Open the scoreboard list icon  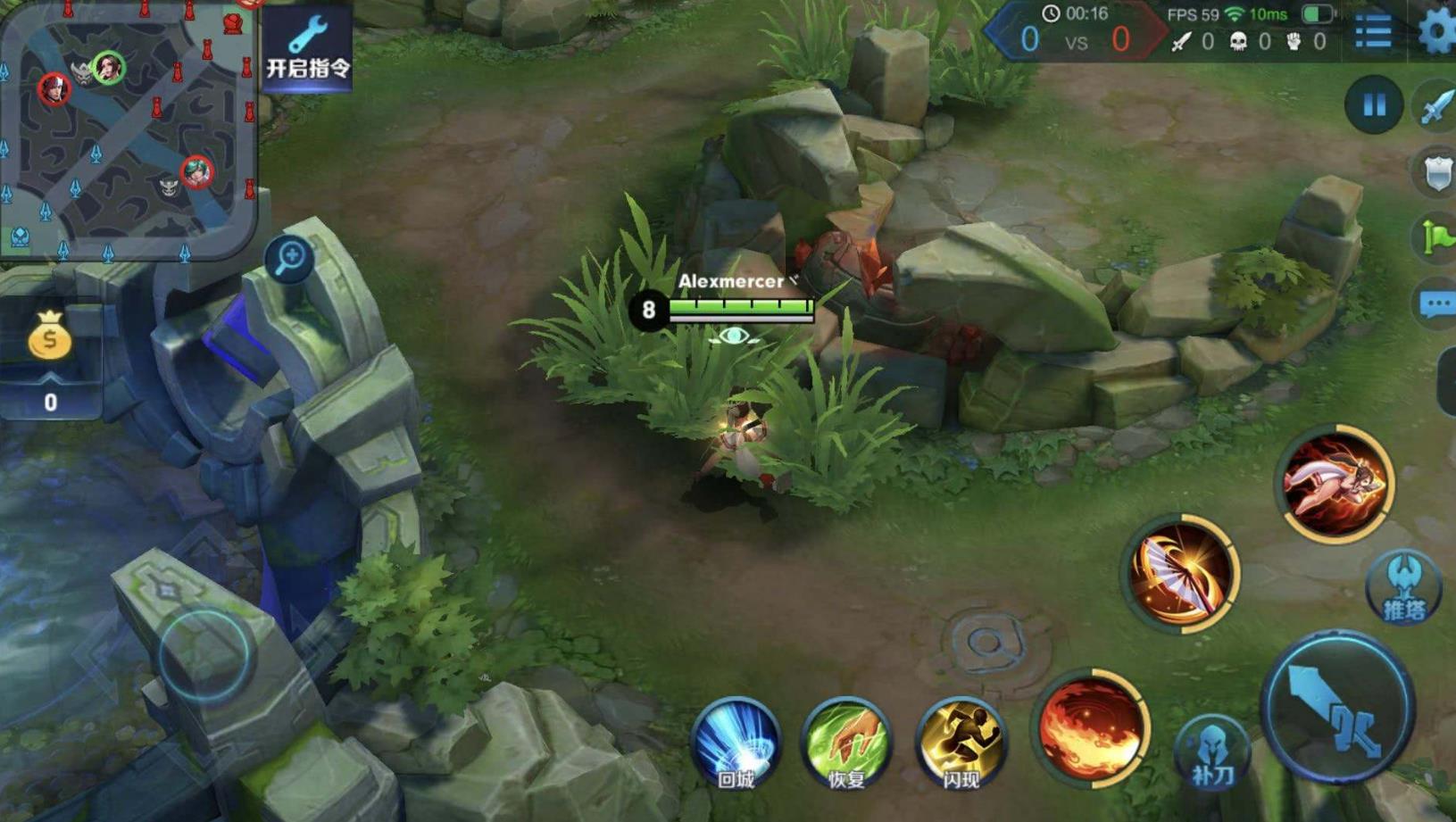pyautogui.click(x=1373, y=33)
